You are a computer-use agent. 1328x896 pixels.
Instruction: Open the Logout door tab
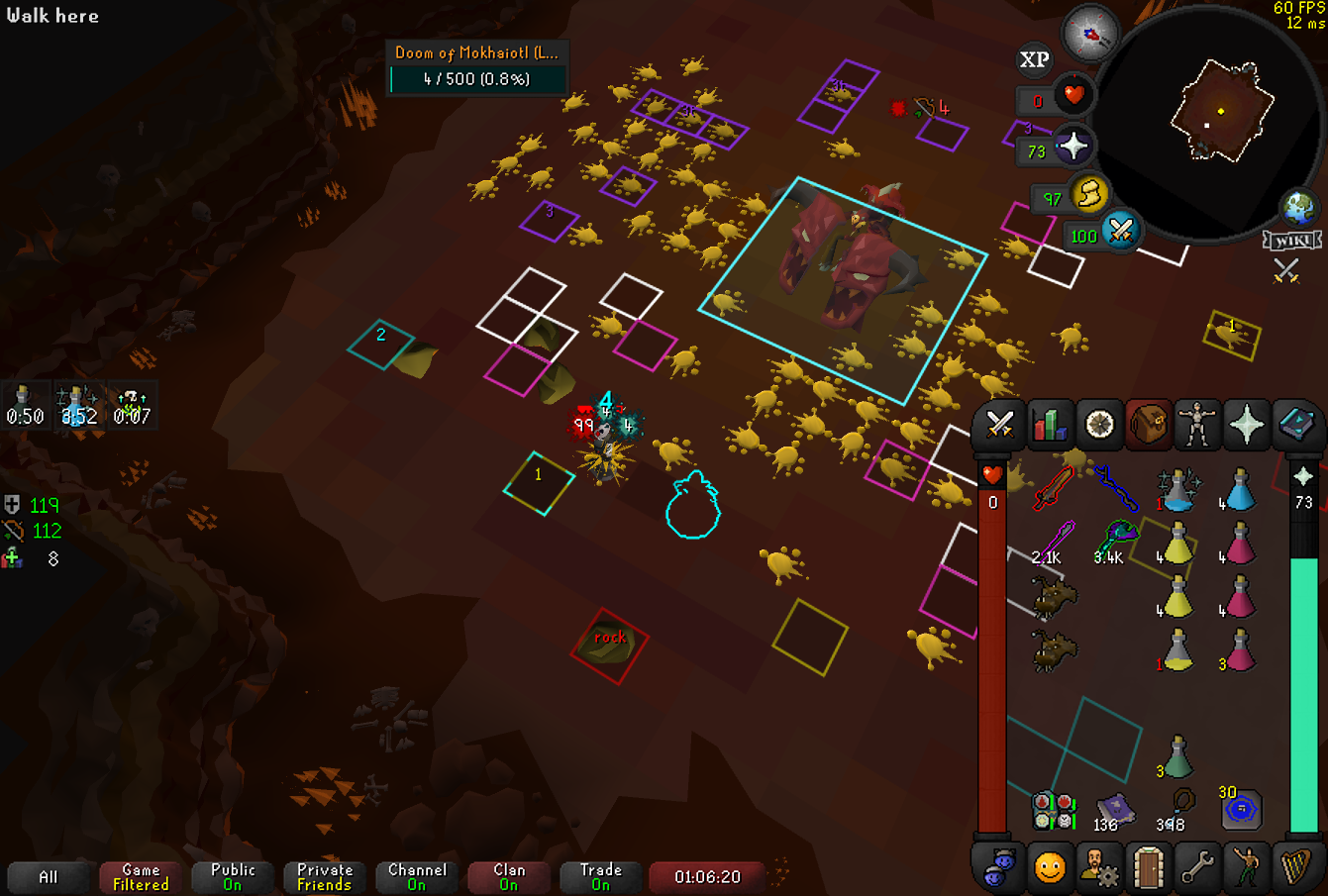tap(1148, 868)
